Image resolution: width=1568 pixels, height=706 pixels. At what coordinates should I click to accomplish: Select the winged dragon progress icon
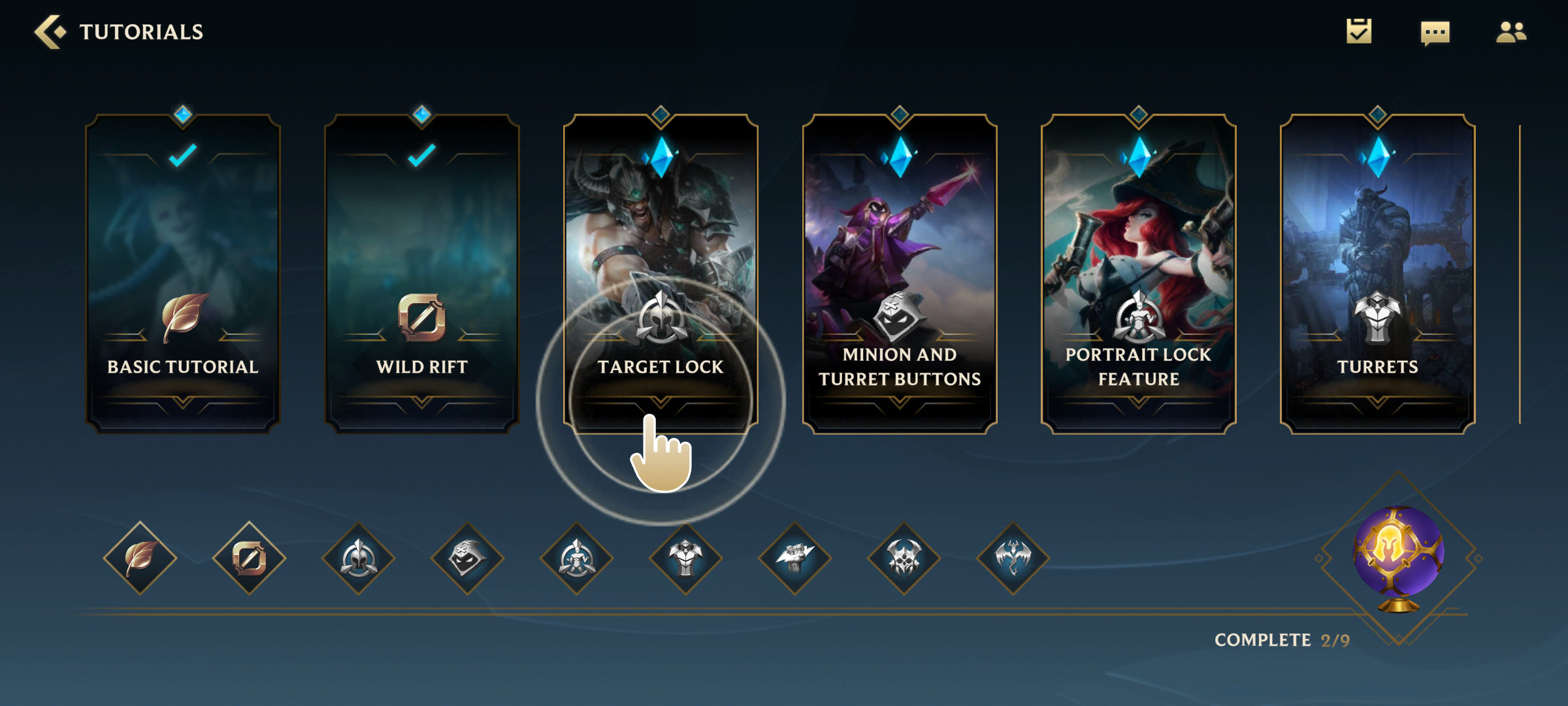click(x=1013, y=558)
